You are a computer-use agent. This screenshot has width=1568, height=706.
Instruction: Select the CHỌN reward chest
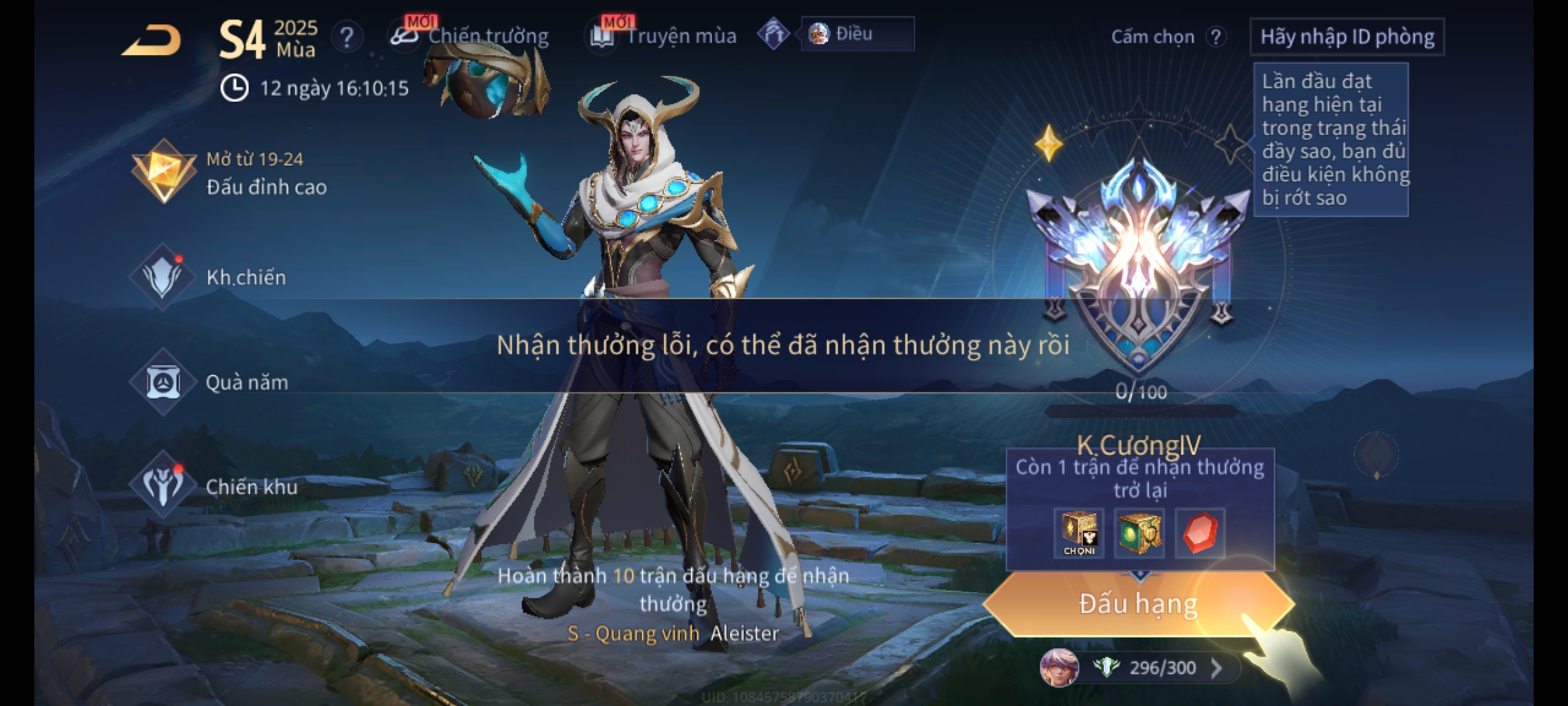click(1079, 533)
